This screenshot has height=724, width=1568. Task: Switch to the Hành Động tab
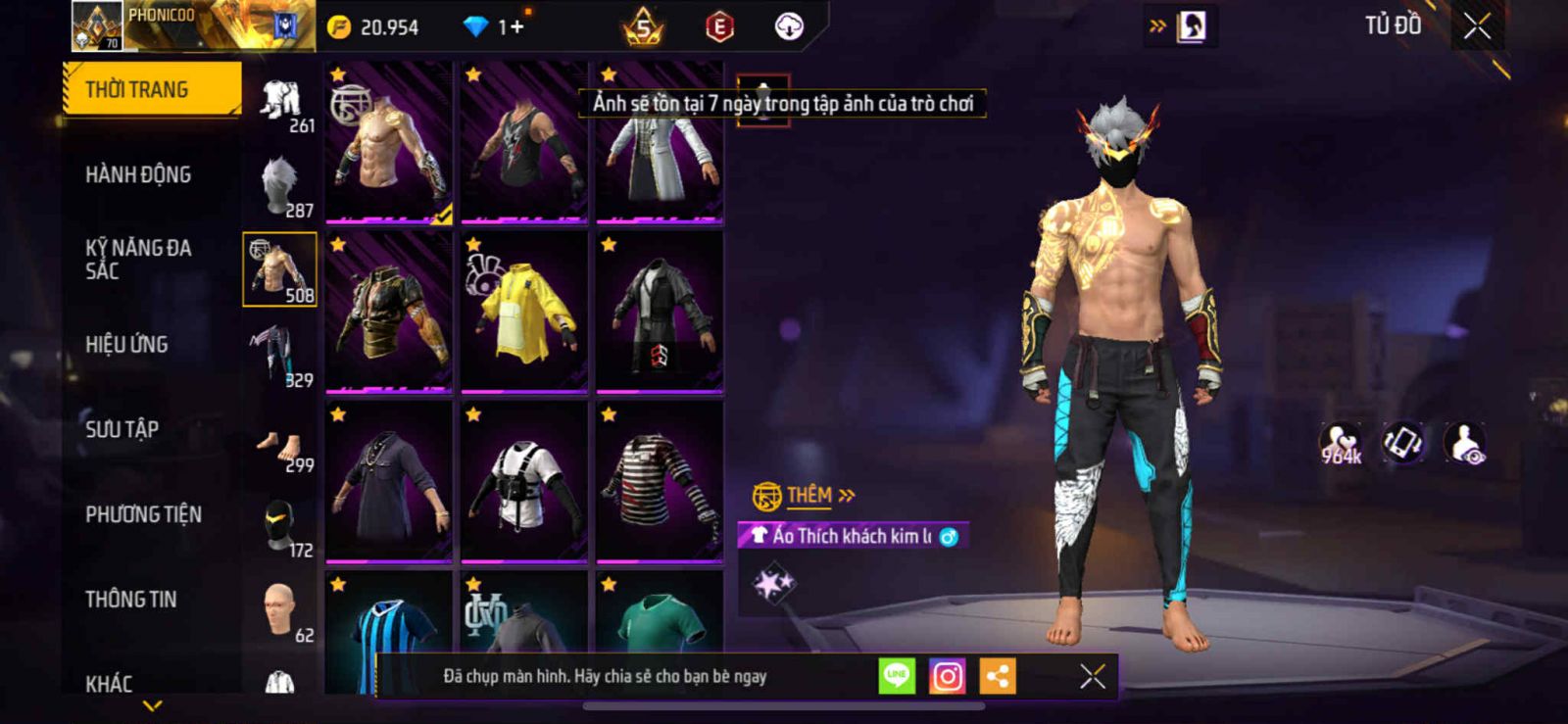(138, 174)
